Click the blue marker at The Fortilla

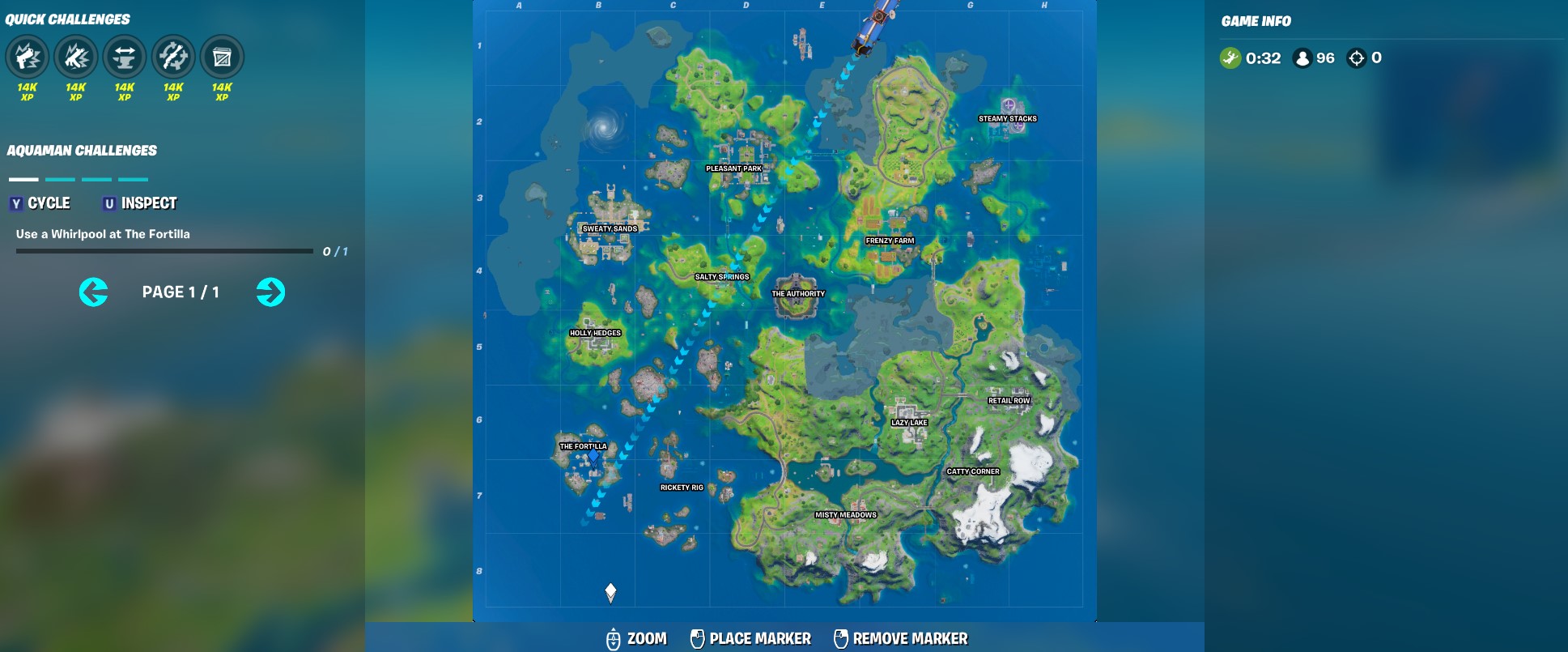(x=593, y=456)
